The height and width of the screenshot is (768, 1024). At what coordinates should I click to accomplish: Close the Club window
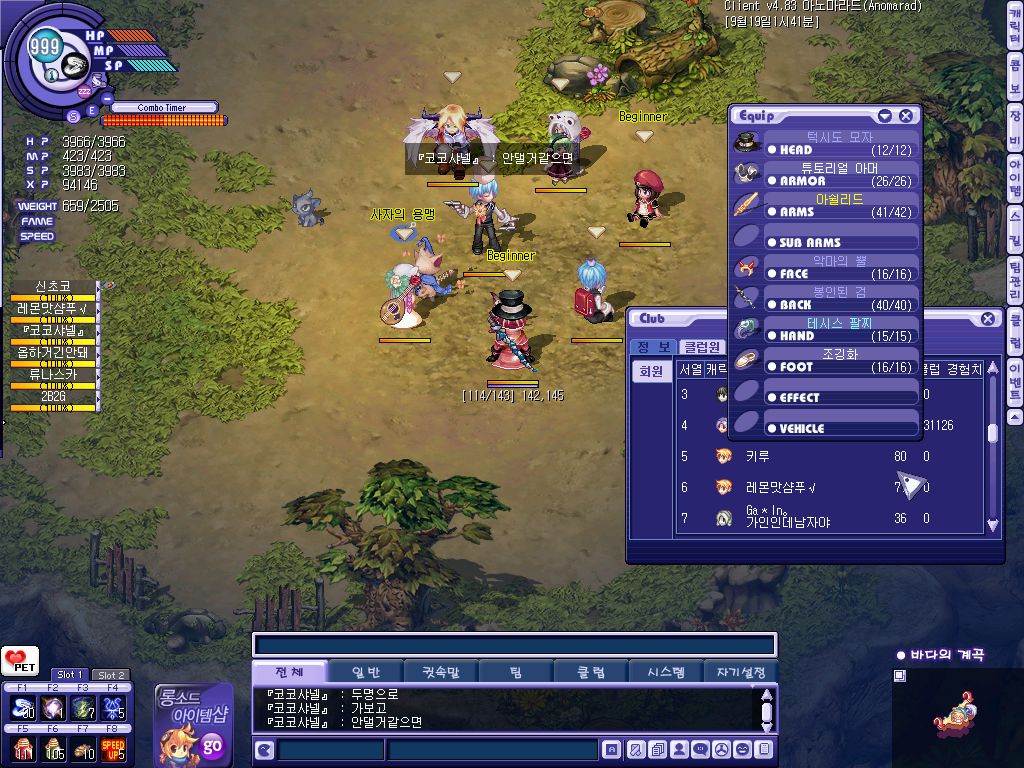987,319
